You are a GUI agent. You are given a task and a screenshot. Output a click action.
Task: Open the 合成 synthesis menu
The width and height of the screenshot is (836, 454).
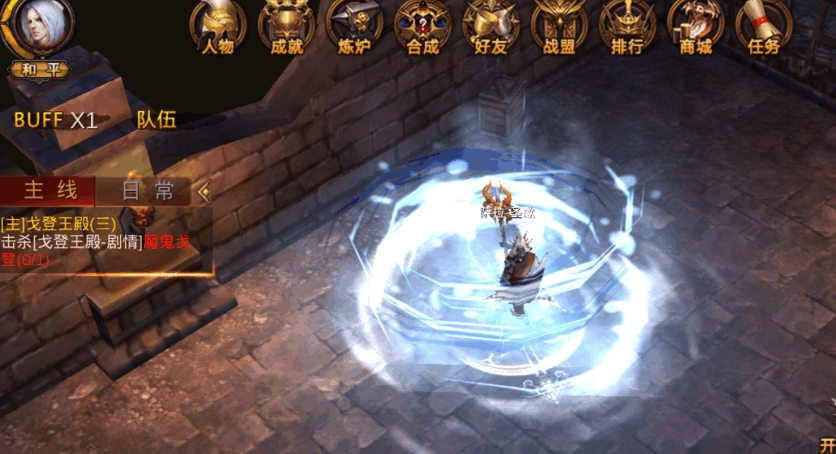(x=422, y=27)
